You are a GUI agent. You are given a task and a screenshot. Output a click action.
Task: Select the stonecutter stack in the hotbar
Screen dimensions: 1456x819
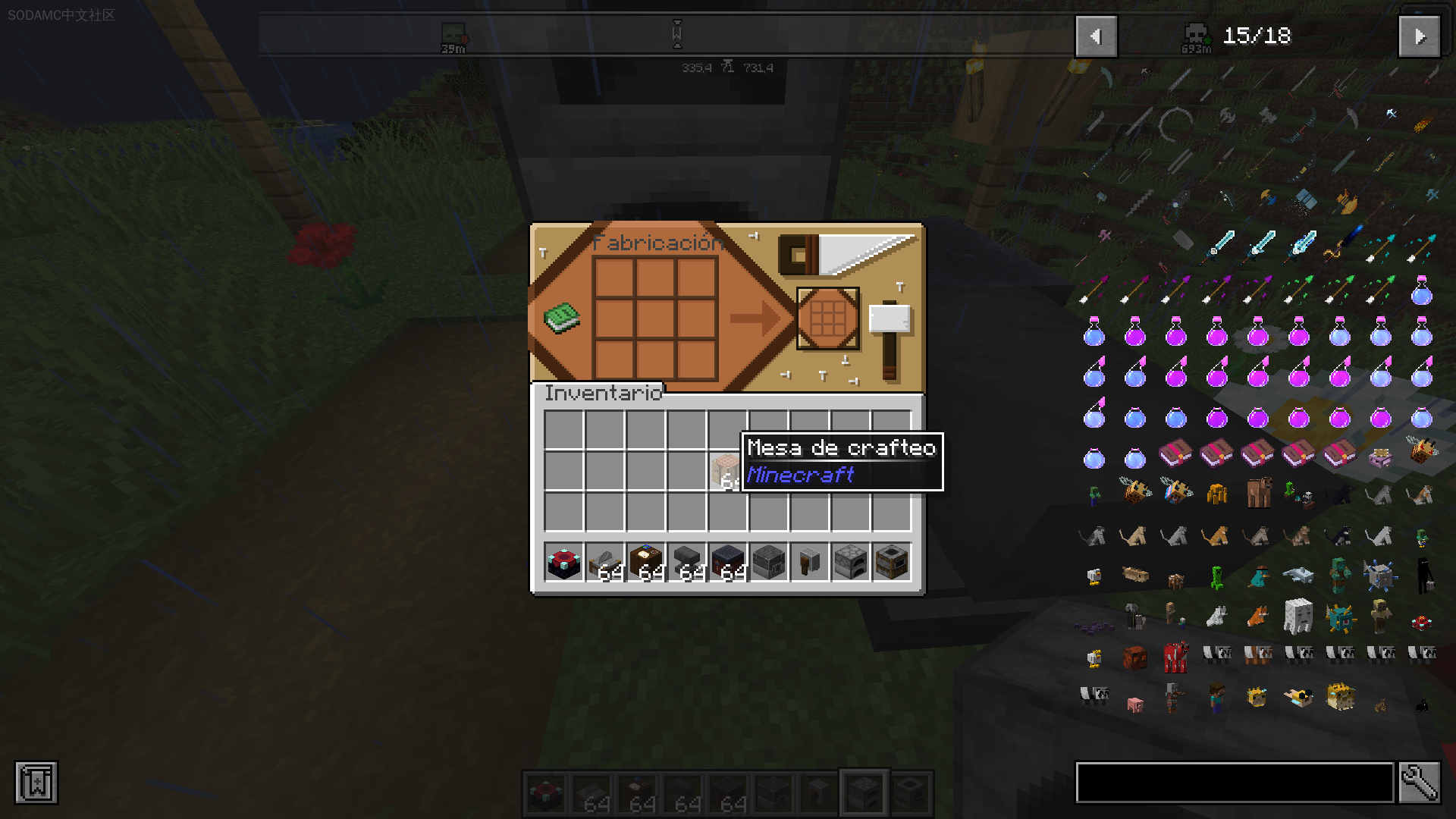click(604, 563)
